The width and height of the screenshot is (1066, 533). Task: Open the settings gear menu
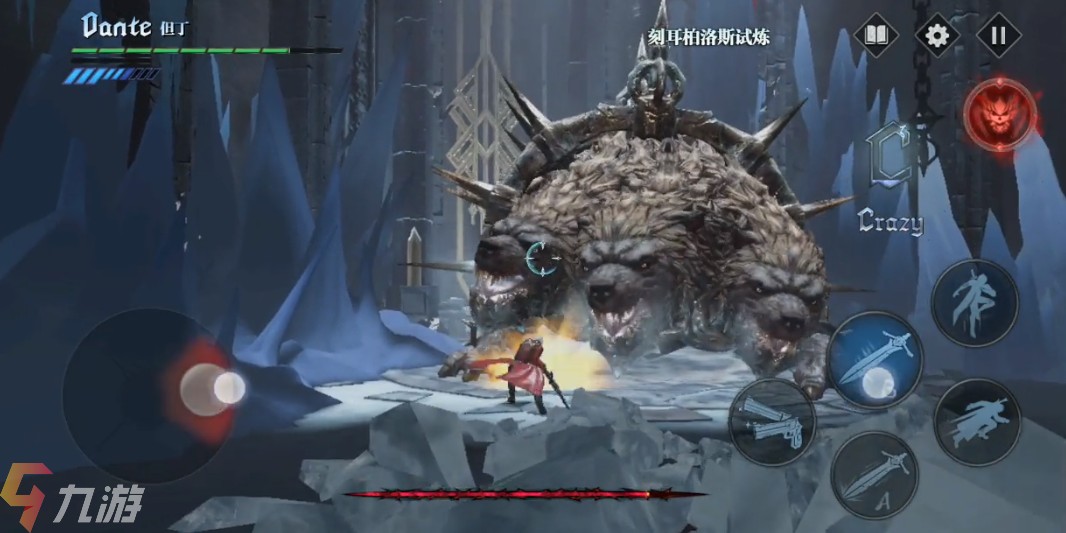[936, 36]
